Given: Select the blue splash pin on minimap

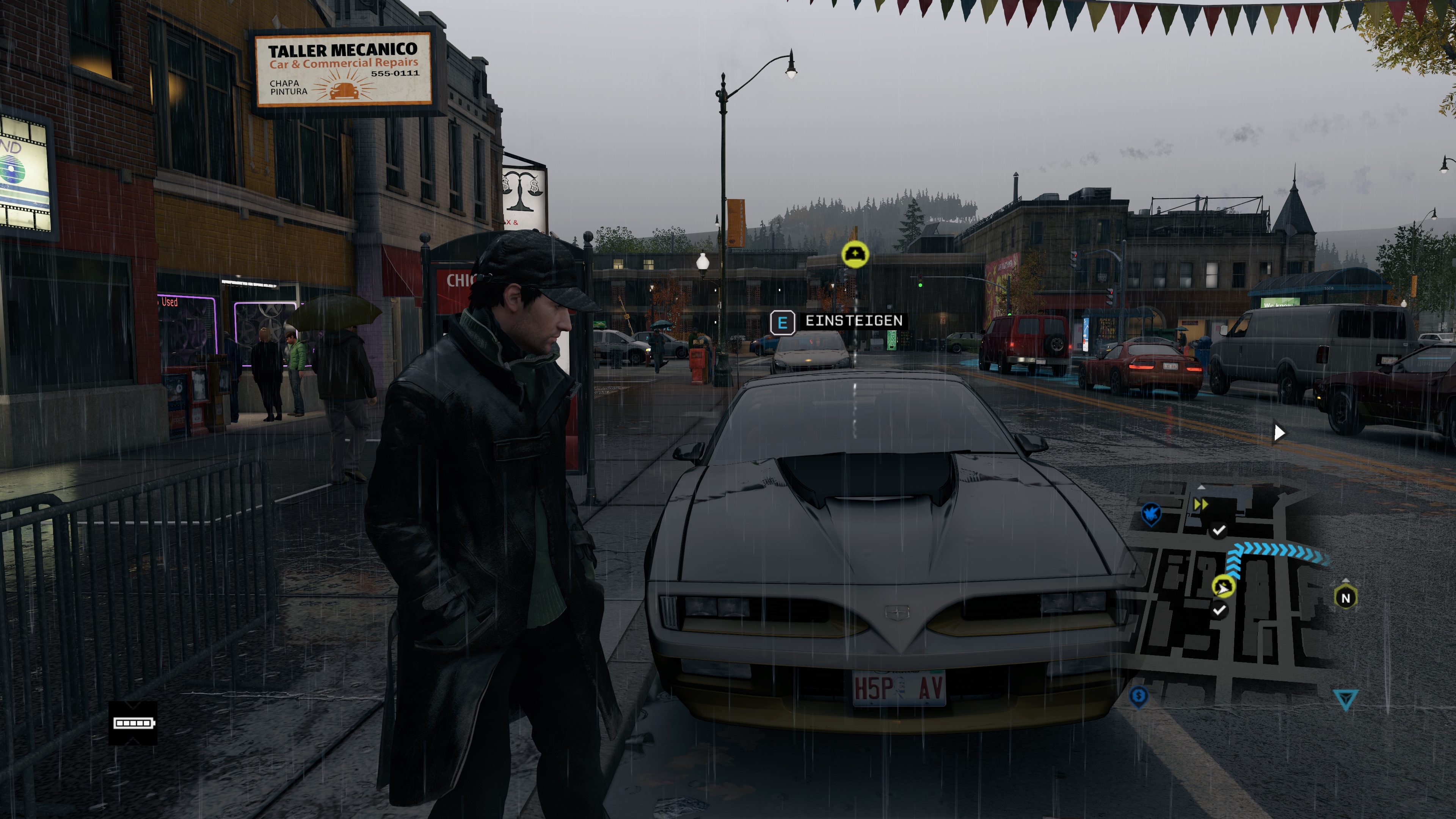Looking at the screenshot, I should [1151, 515].
